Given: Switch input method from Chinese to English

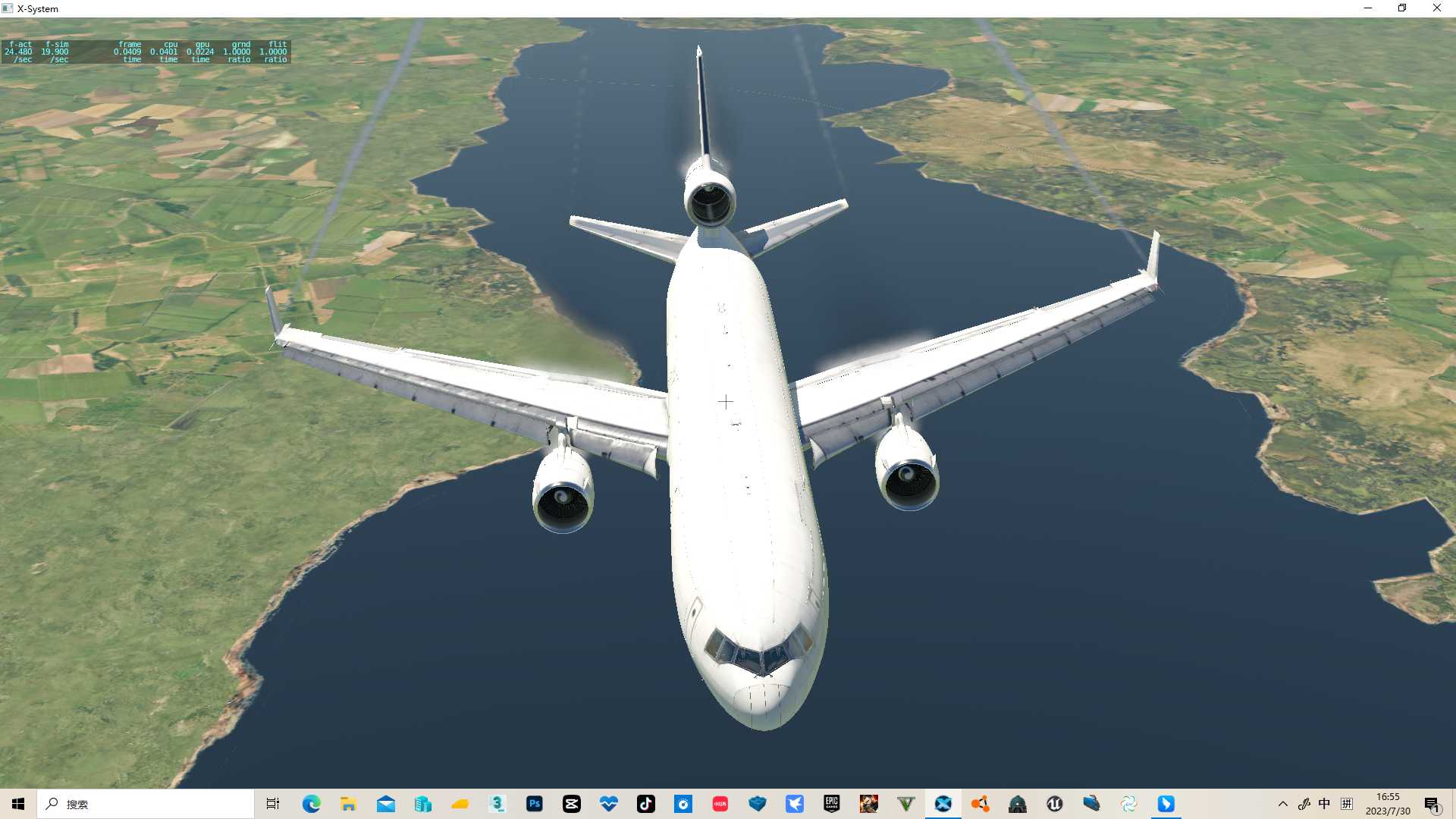Looking at the screenshot, I should click(1324, 804).
